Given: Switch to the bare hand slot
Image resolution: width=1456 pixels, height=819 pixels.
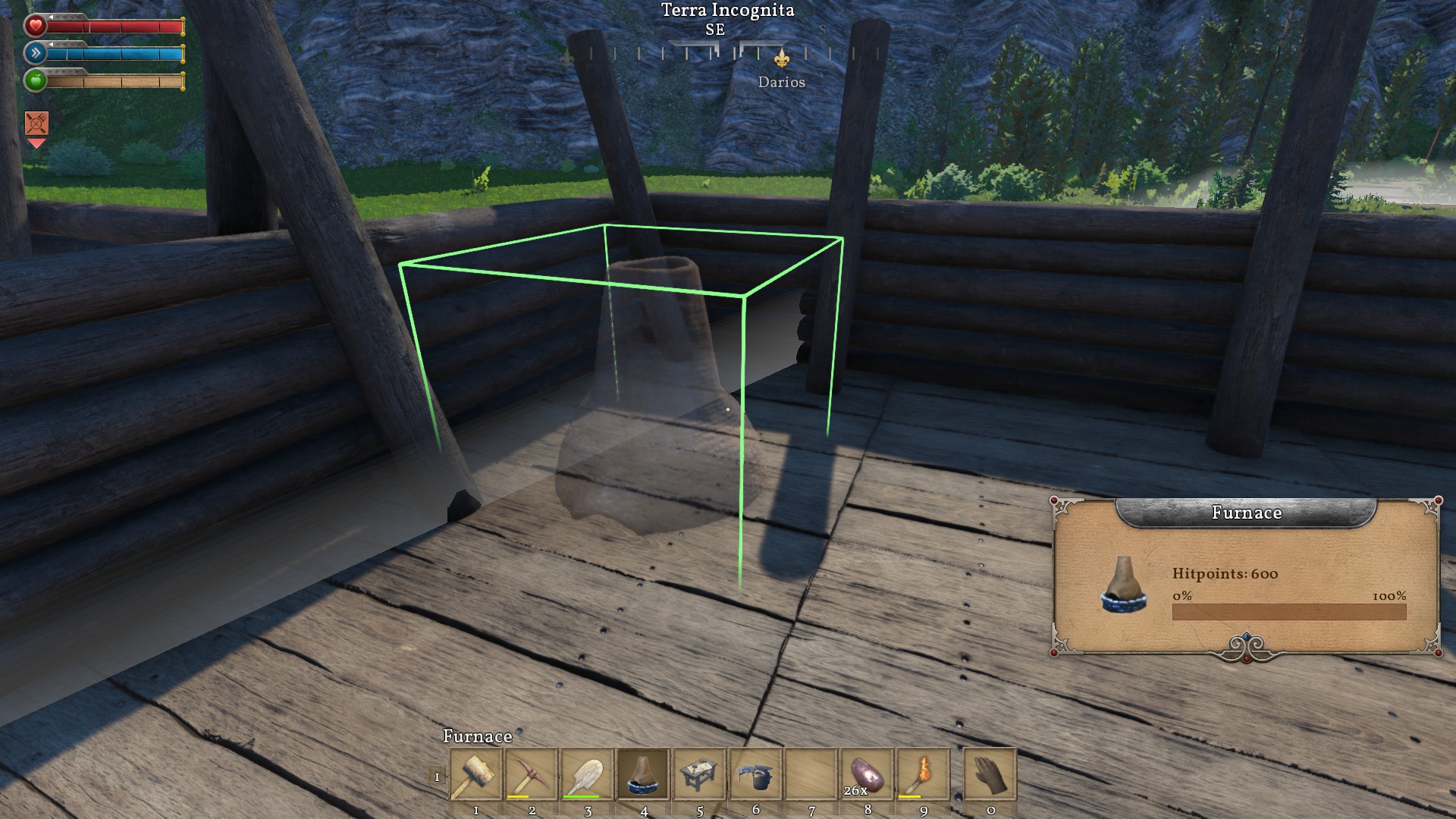Looking at the screenshot, I should (x=990, y=774).
